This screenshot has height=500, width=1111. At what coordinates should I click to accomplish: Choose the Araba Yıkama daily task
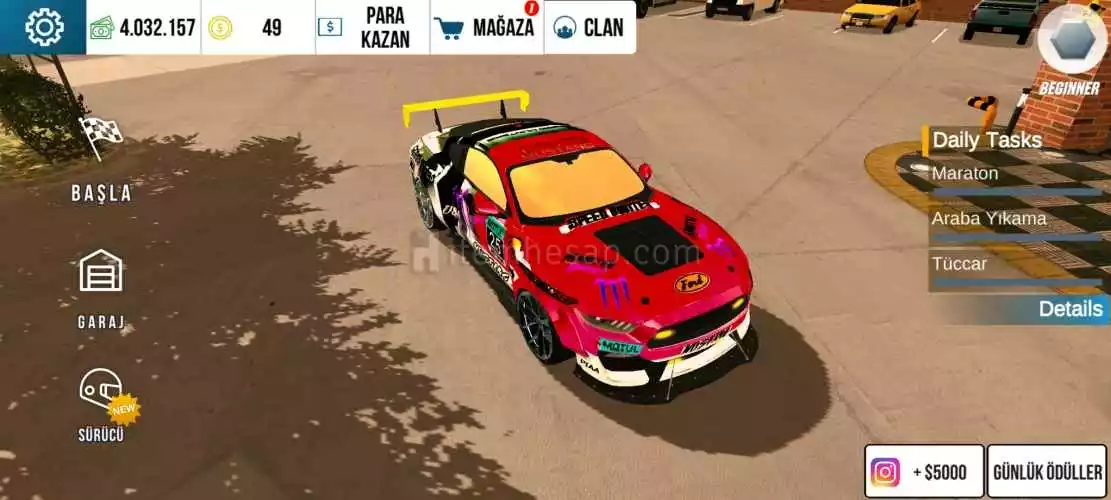coord(1015,222)
